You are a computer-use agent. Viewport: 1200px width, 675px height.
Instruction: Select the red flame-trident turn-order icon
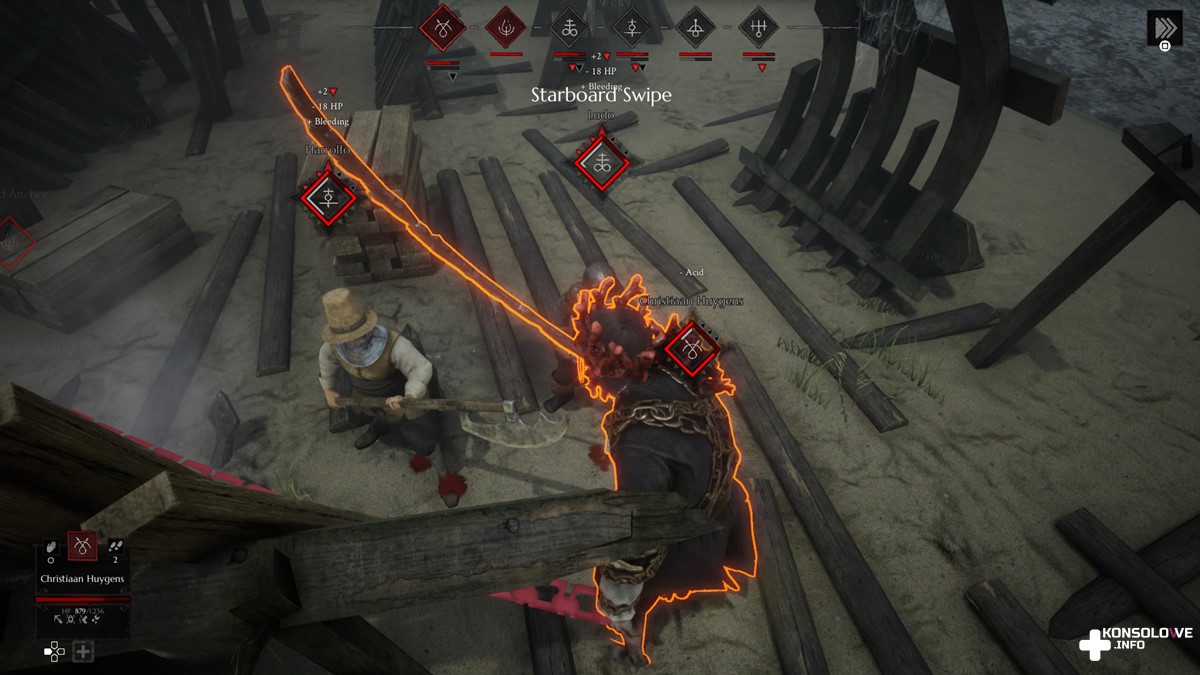coord(506,27)
